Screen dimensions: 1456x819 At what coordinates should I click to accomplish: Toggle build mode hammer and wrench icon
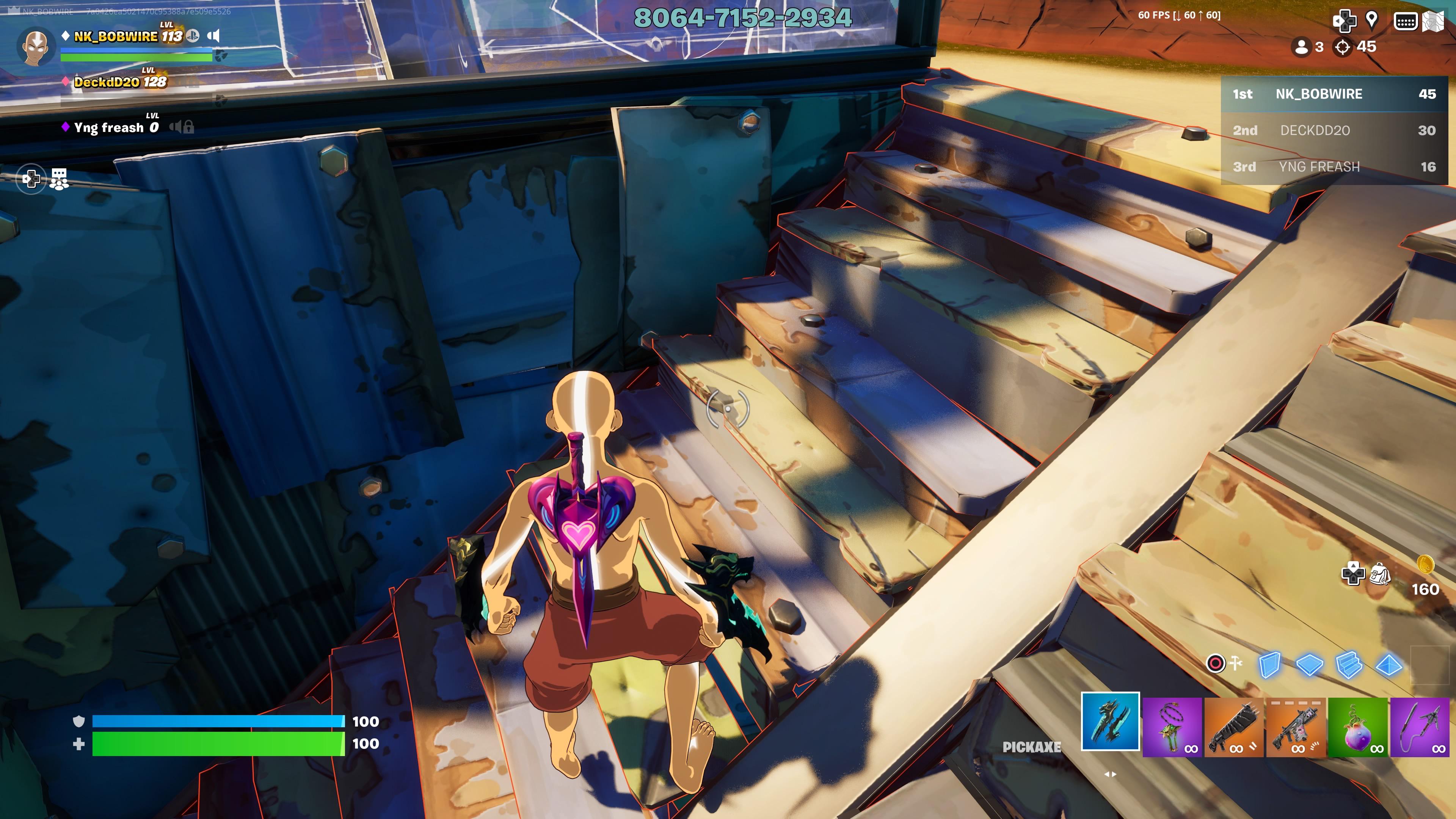1224,663
